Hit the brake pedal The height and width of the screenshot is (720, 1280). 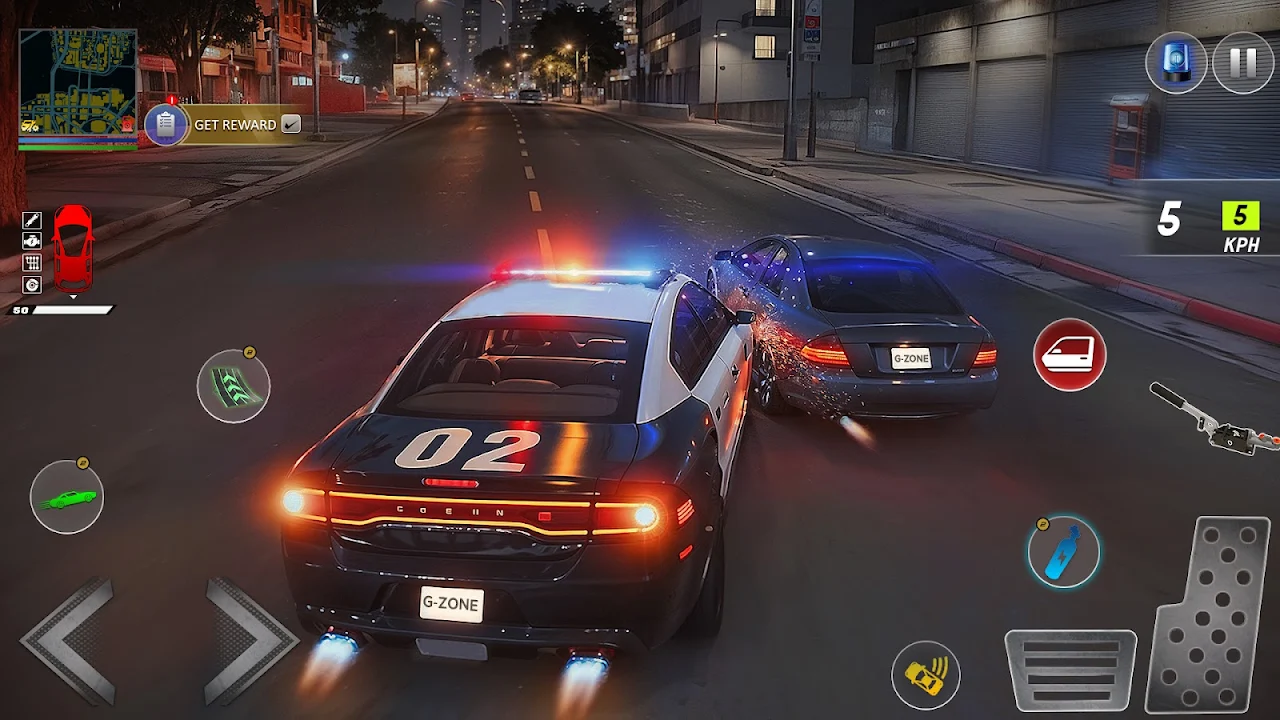coord(1069,669)
